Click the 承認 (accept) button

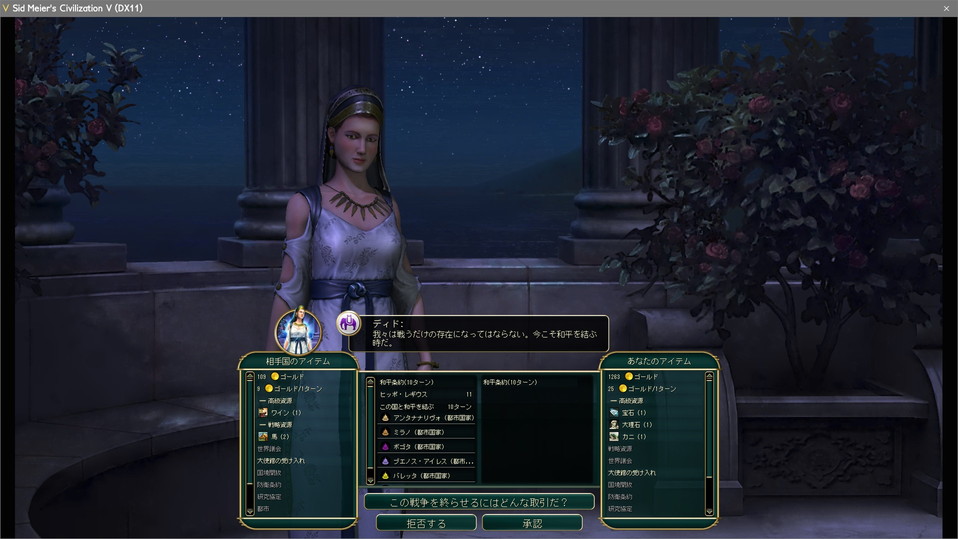[532, 523]
